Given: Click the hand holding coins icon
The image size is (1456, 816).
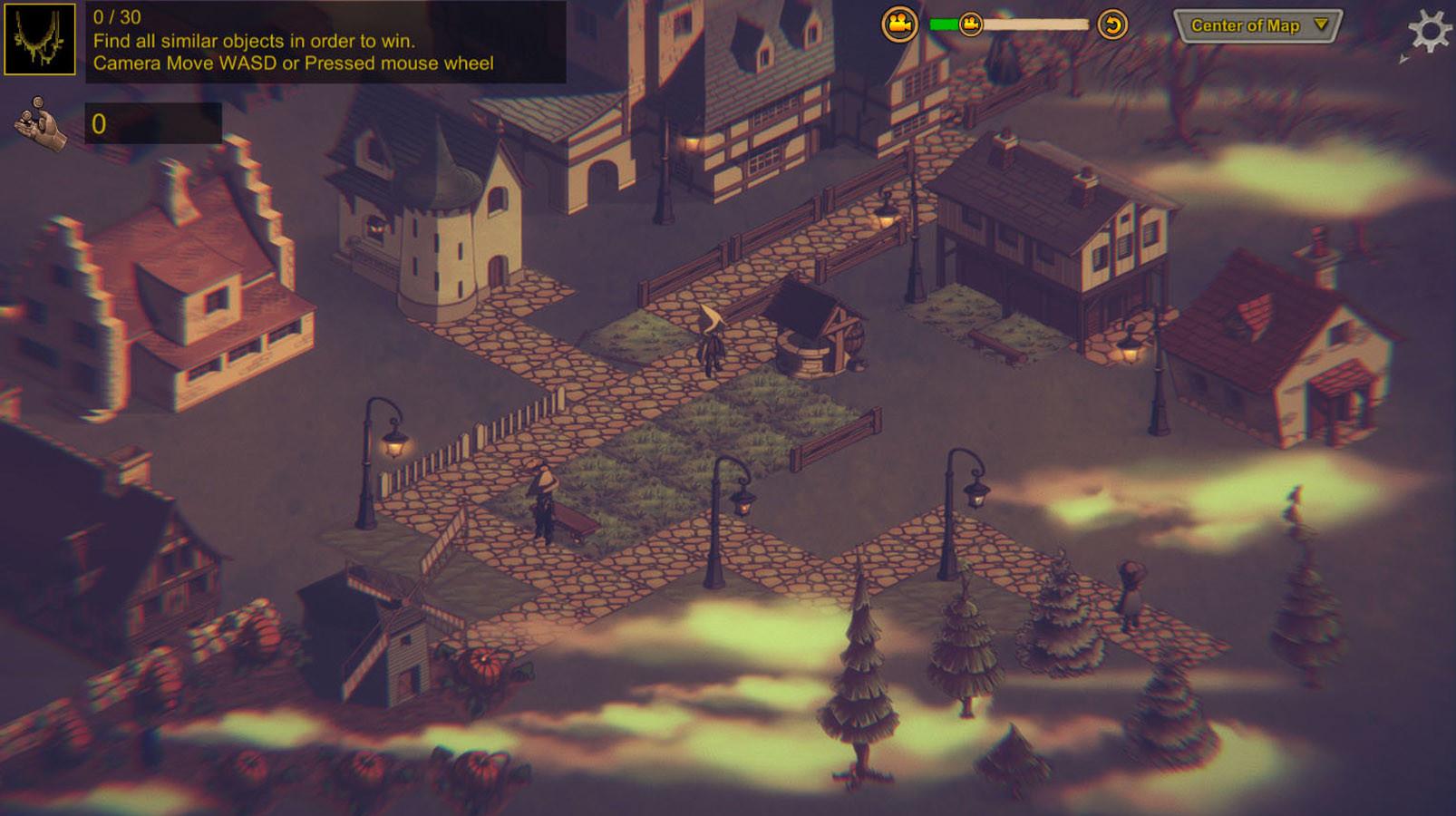Looking at the screenshot, I should (36, 122).
